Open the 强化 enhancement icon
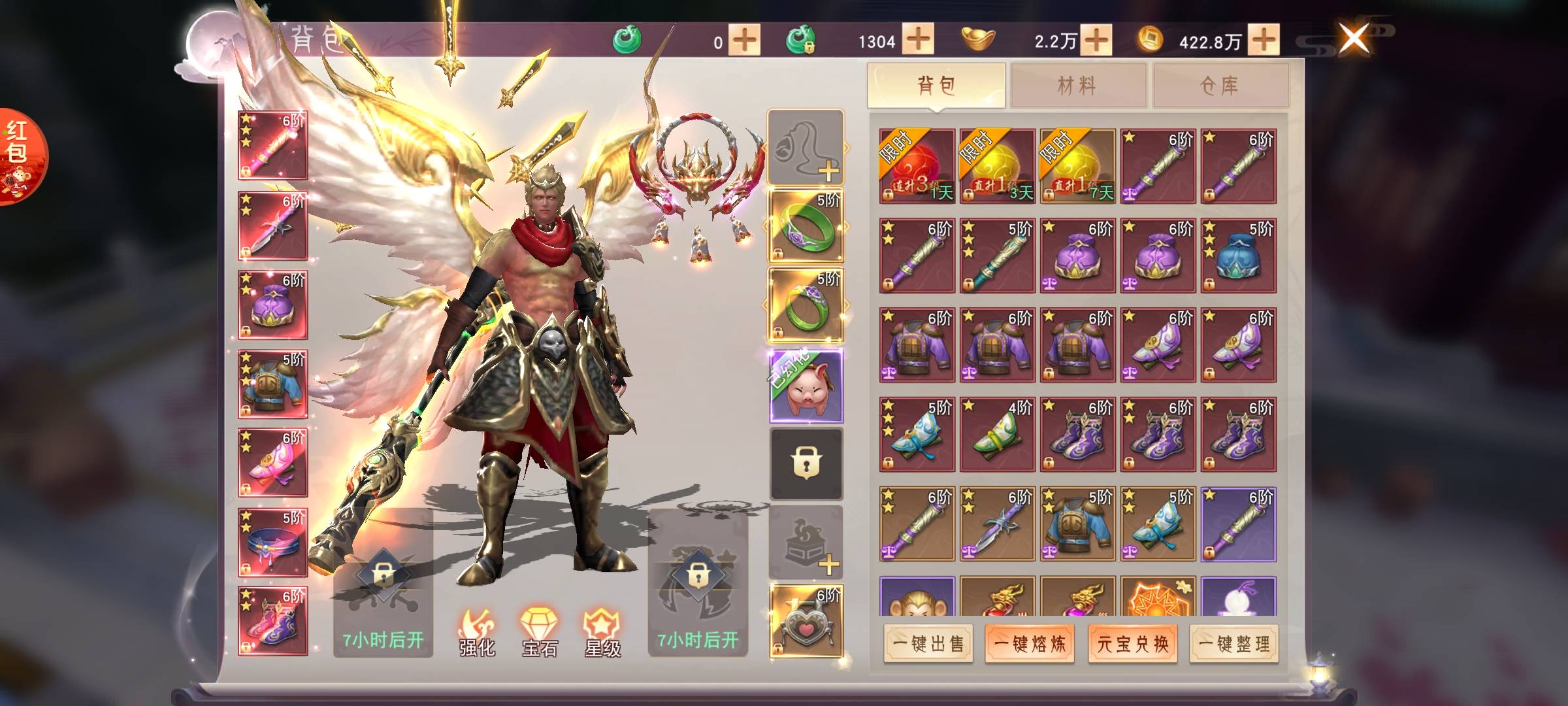This screenshot has height=706, width=1568. (x=477, y=632)
